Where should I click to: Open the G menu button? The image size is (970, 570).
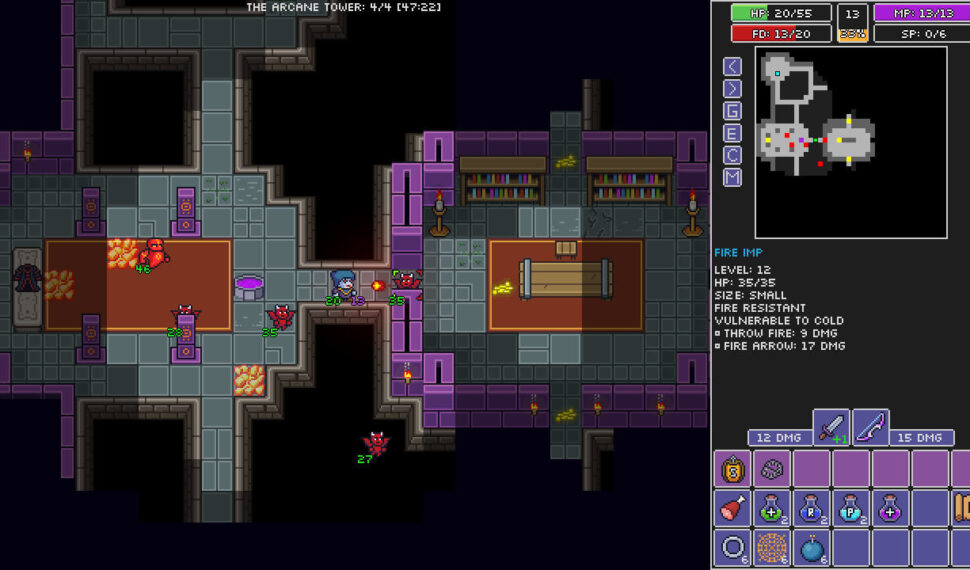733,111
